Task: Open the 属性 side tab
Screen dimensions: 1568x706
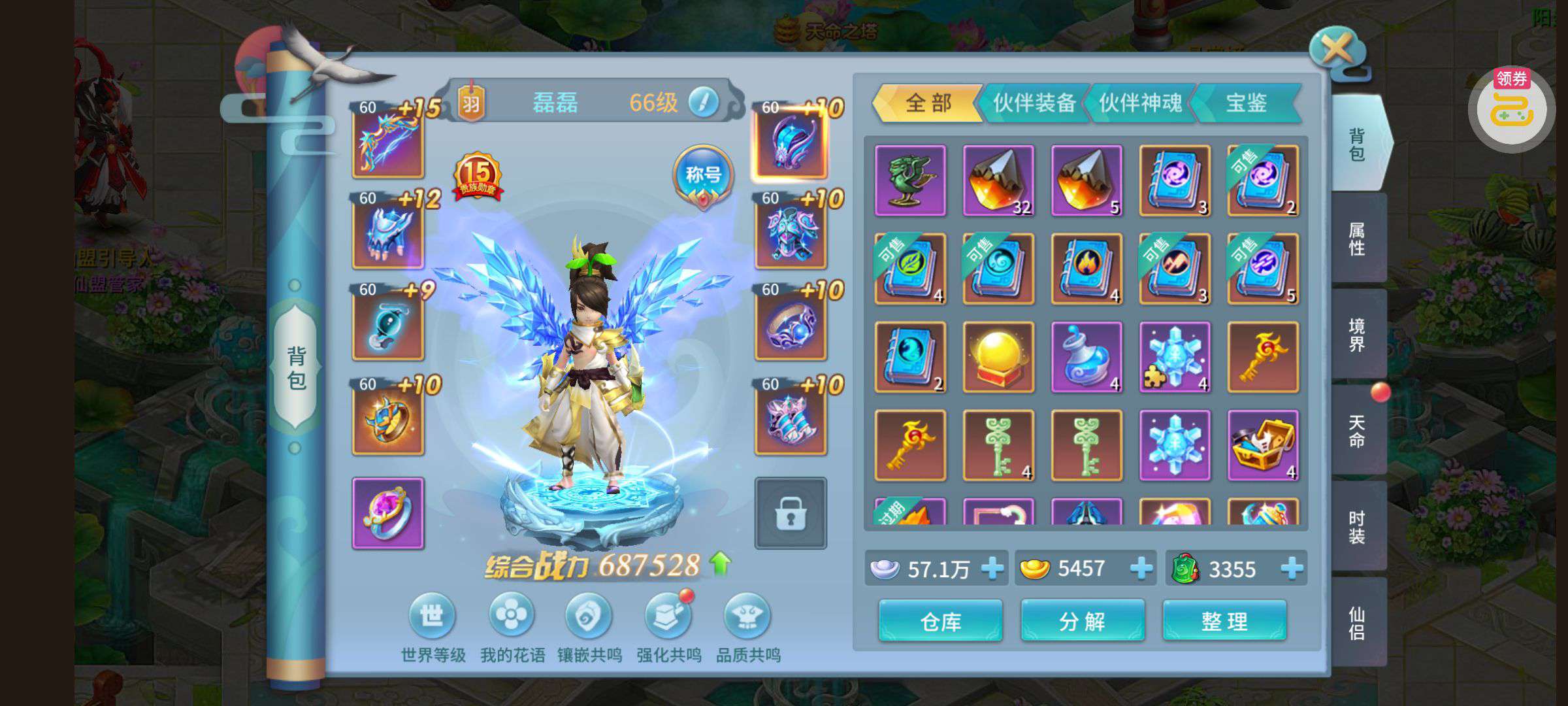Action: pos(1357,239)
